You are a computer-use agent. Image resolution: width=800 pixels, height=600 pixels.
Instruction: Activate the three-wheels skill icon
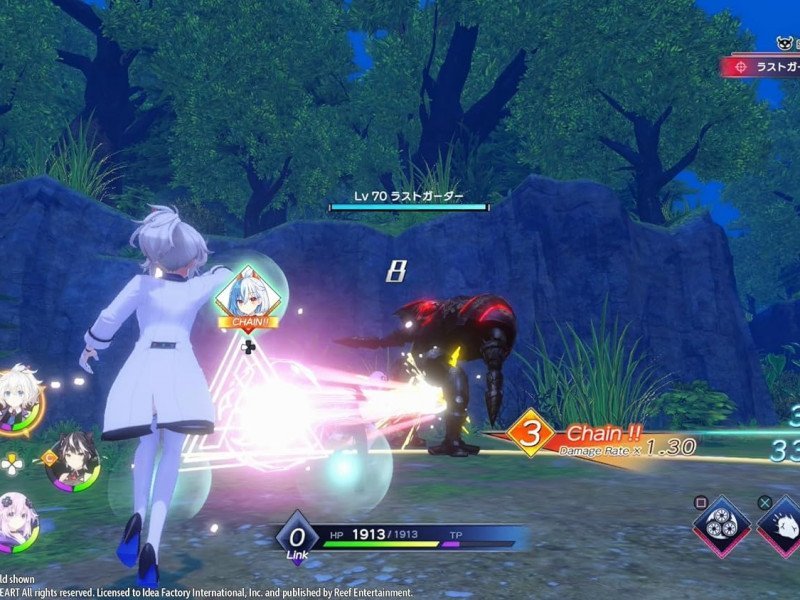(722, 524)
